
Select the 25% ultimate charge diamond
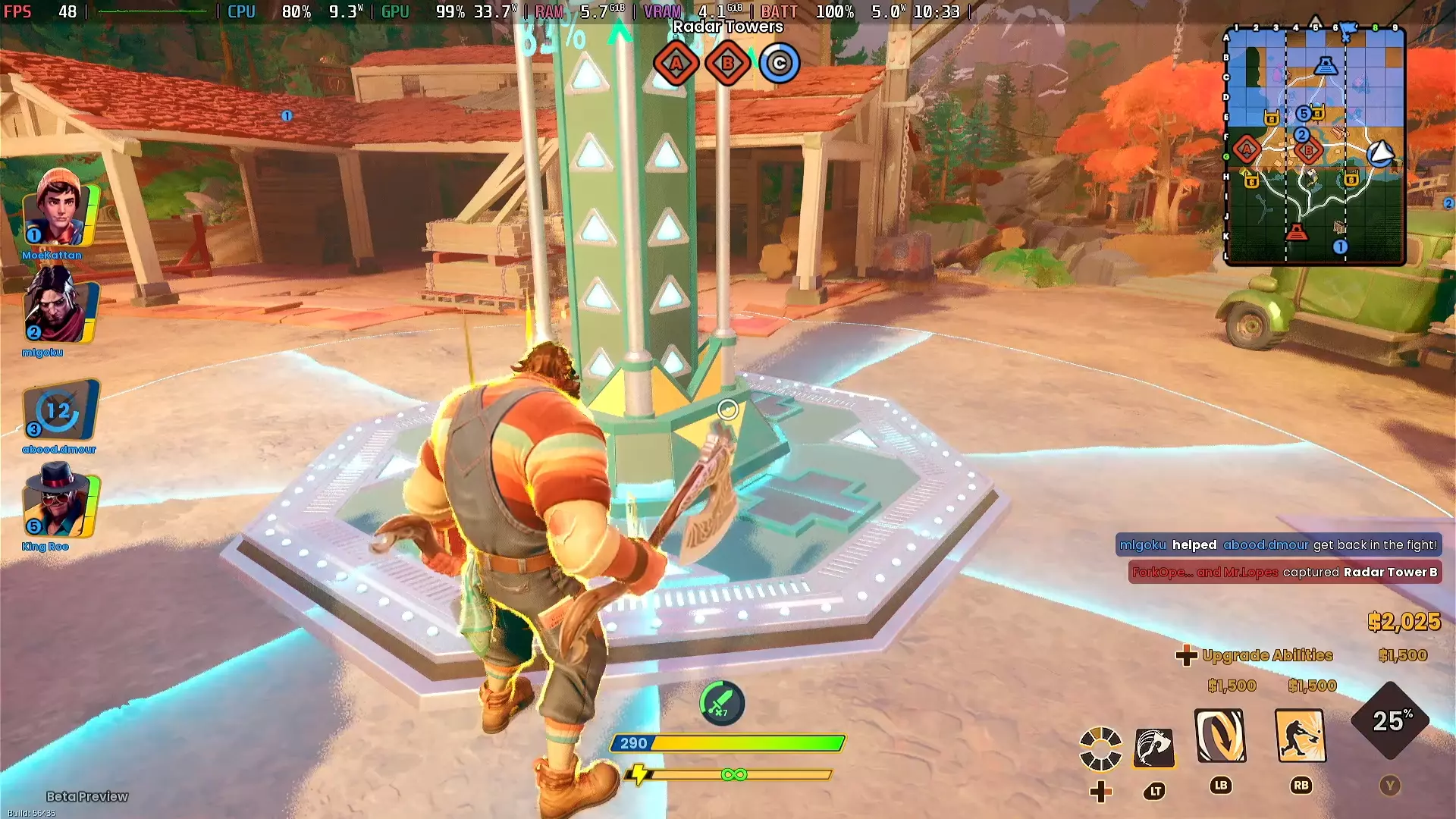[1390, 720]
